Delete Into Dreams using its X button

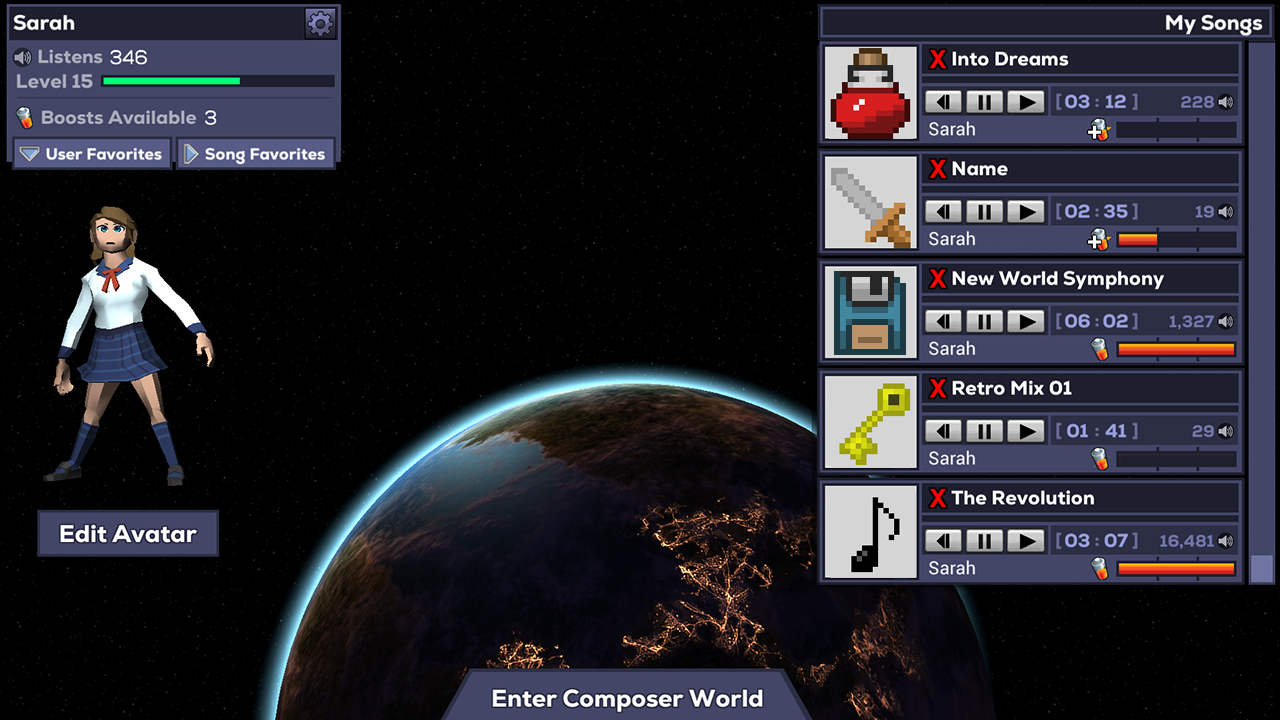(x=938, y=59)
